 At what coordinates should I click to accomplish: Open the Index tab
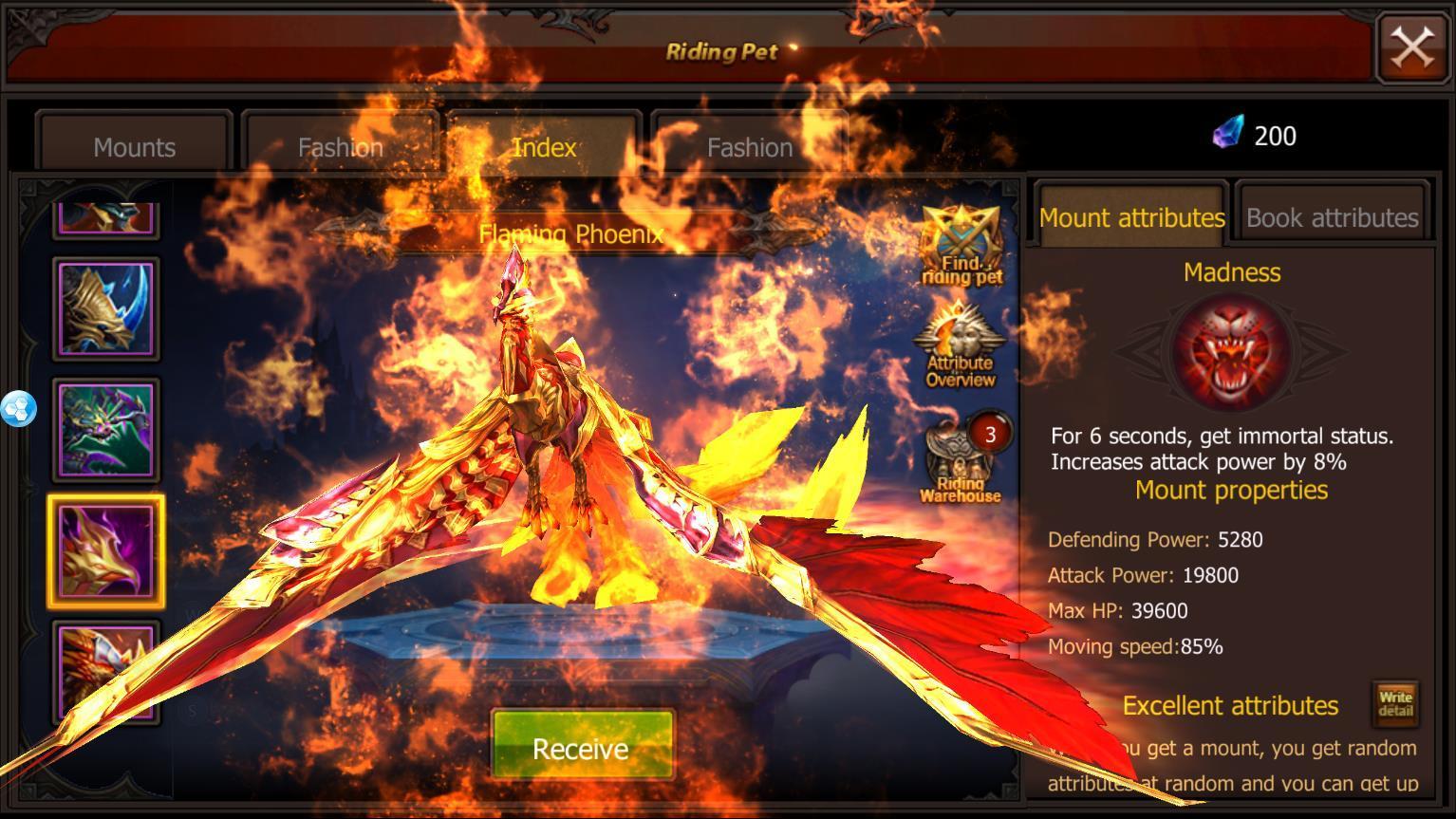[543, 147]
